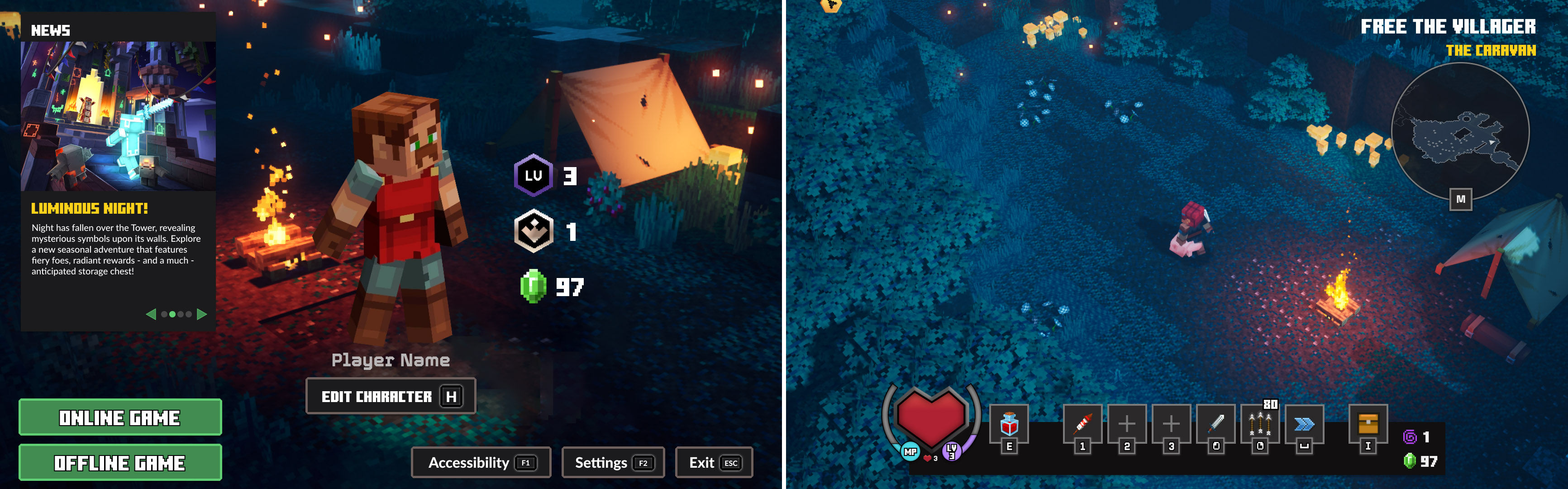Go to the previous news article
1568x489 pixels.
(x=151, y=314)
